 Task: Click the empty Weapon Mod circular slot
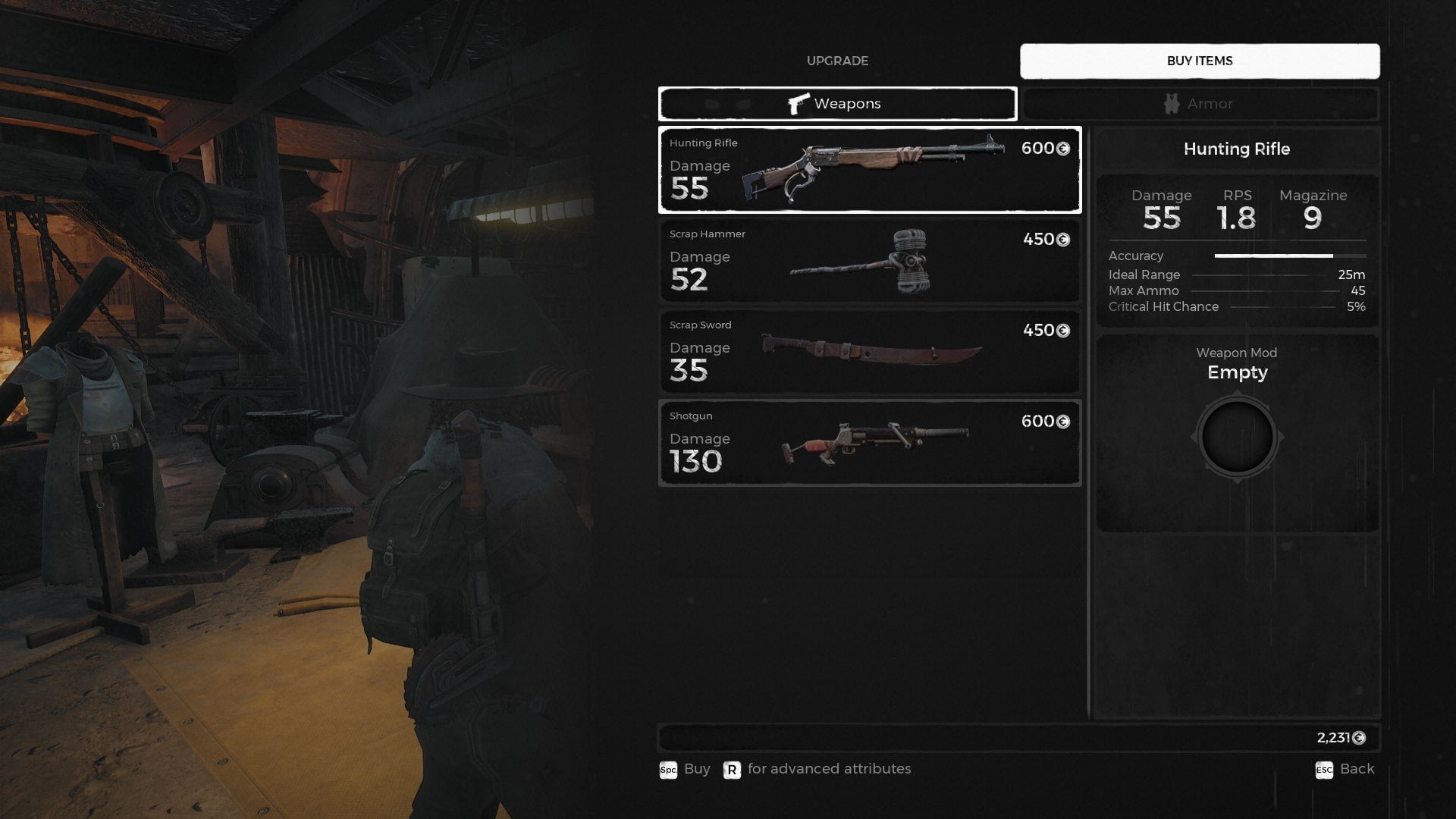click(x=1237, y=436)
